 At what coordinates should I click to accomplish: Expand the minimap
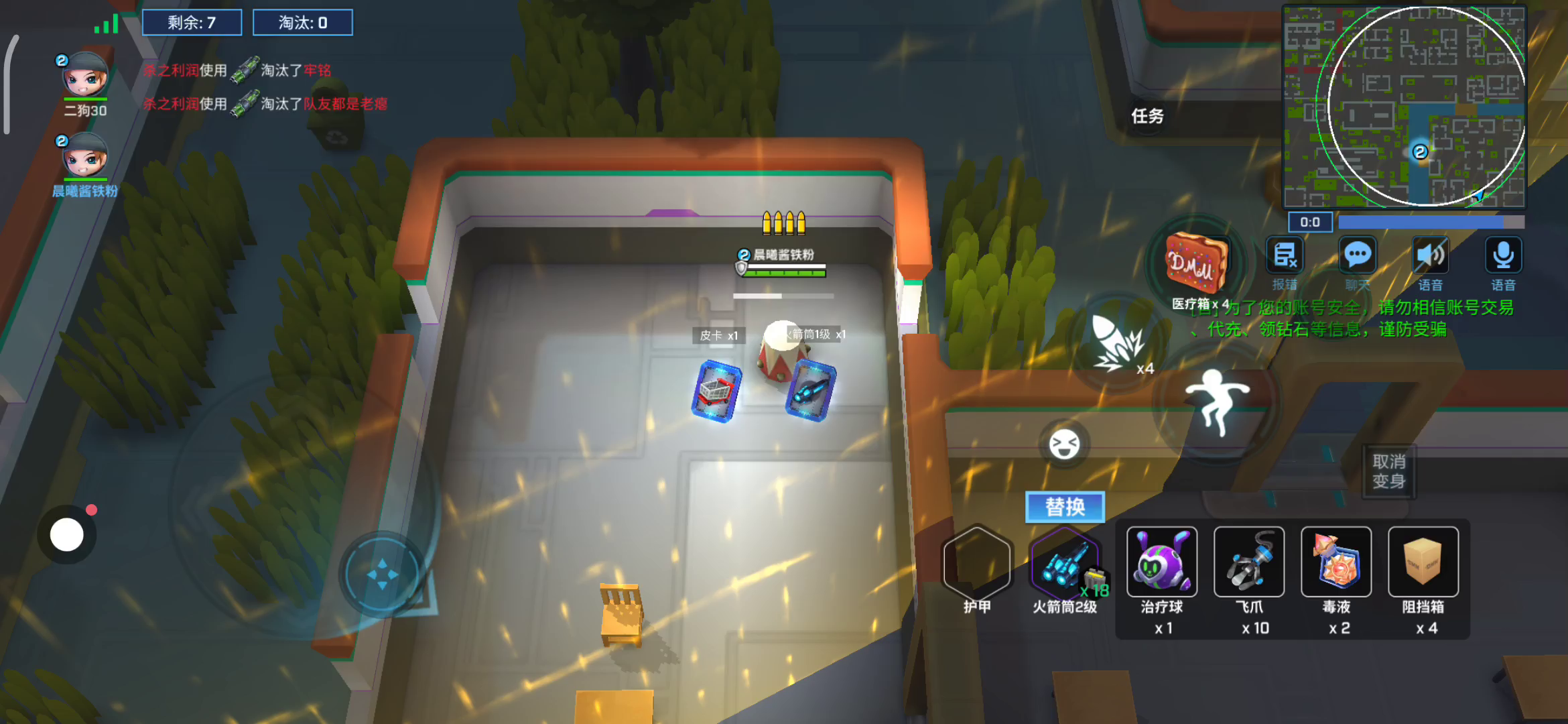1404,107
